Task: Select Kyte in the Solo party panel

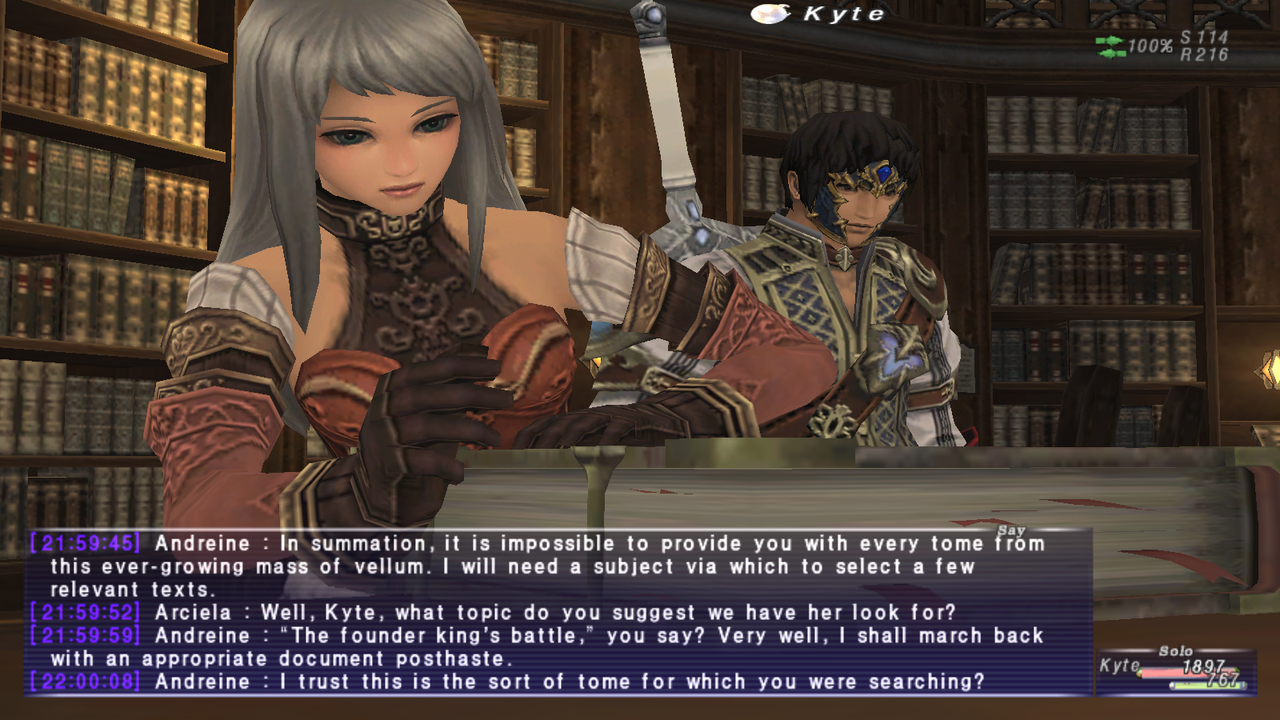Action: click(1120, 667)
